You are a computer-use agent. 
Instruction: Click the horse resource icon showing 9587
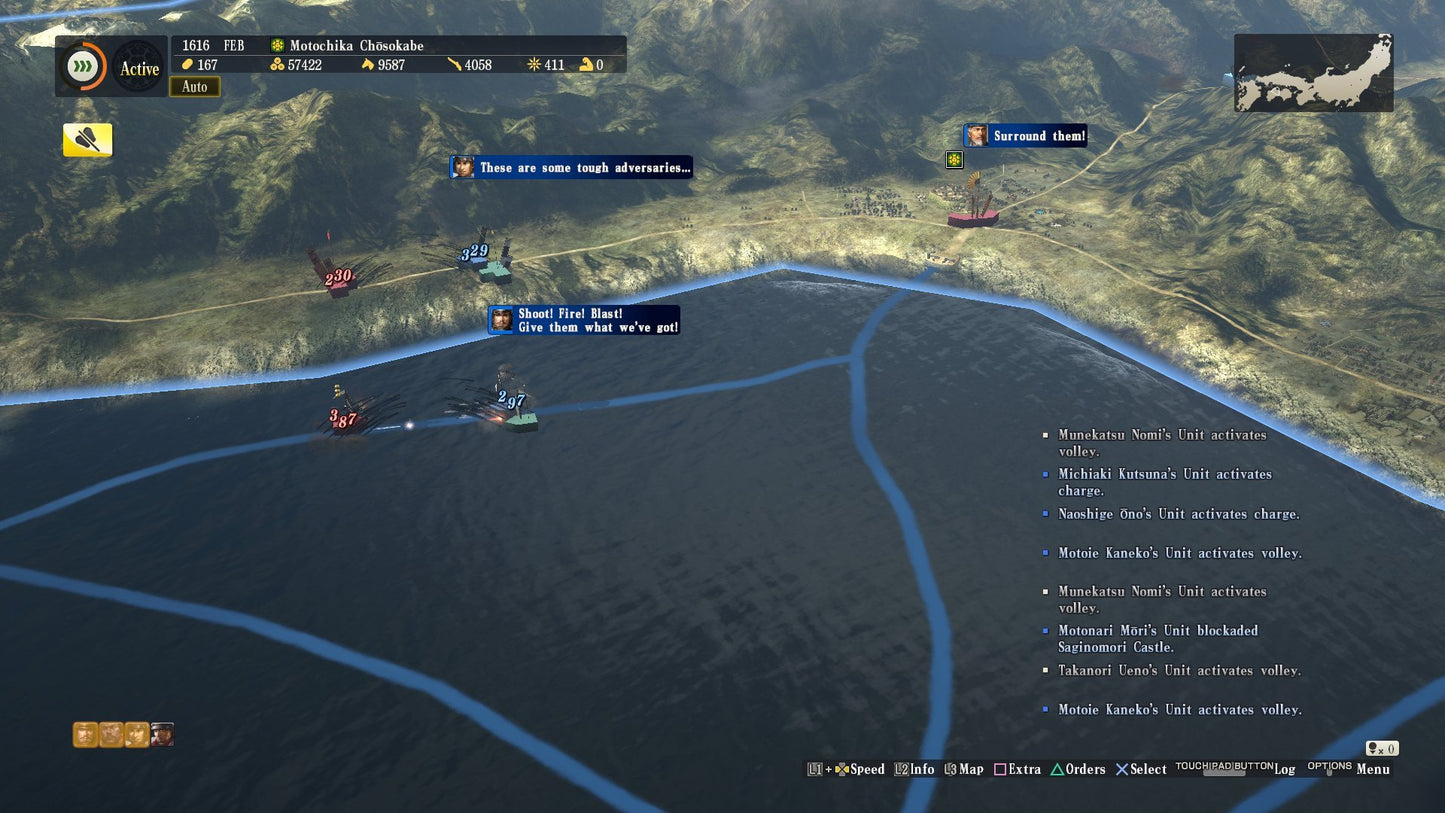coord(369,64)
